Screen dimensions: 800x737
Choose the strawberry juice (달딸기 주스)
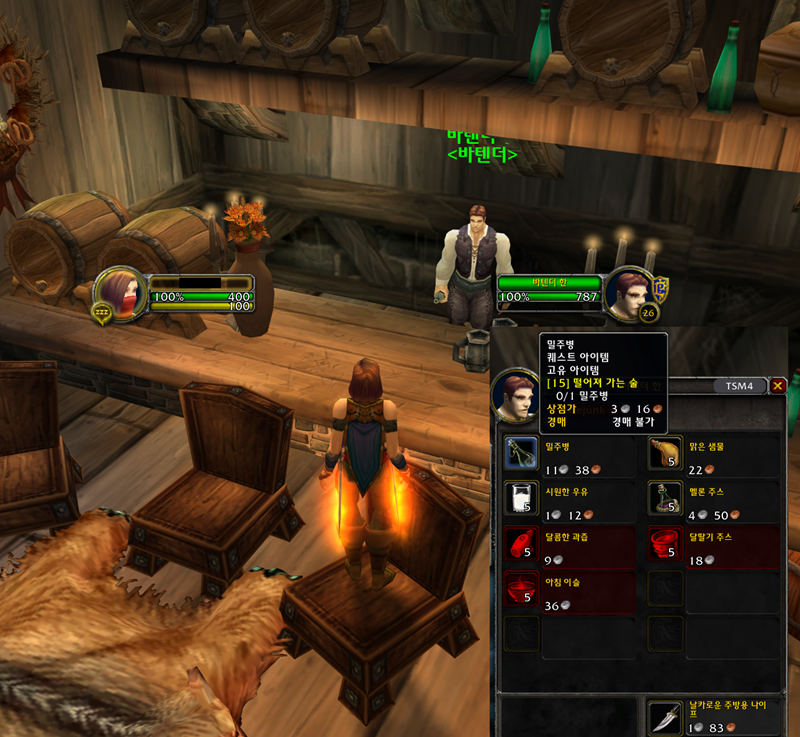[665, 543]
